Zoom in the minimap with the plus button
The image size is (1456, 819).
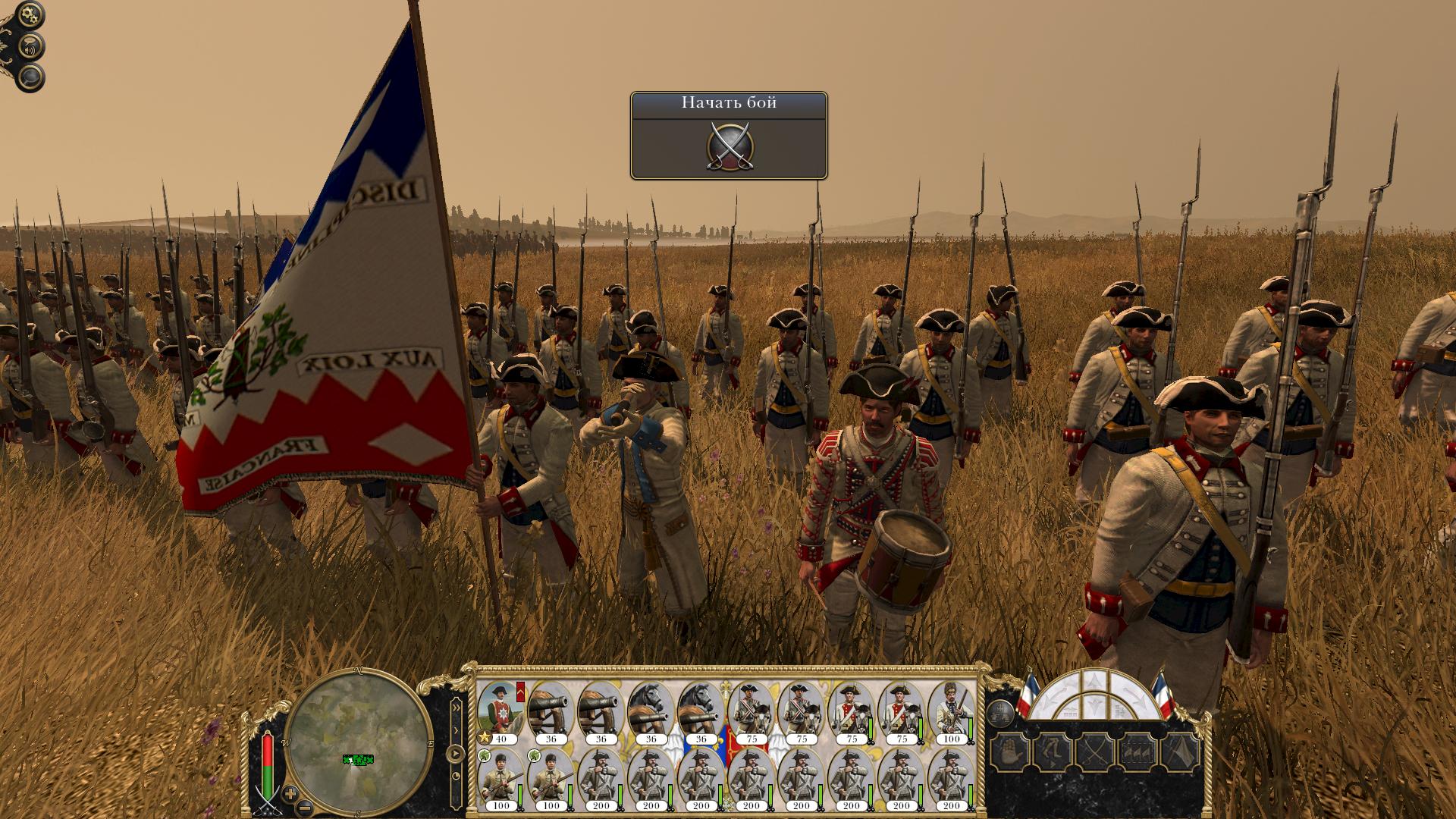290,794
